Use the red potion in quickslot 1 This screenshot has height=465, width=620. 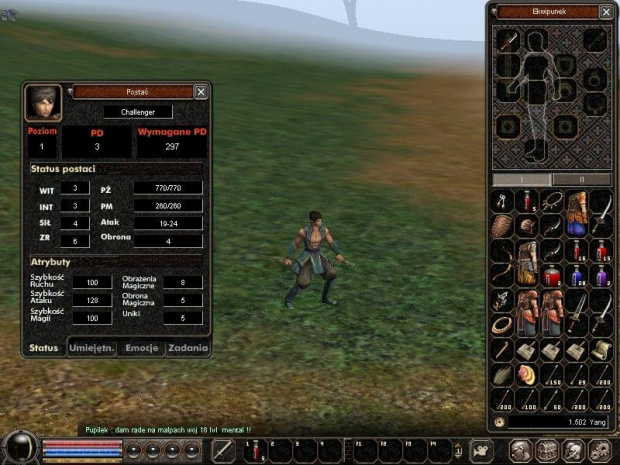[x=253, y=449]
